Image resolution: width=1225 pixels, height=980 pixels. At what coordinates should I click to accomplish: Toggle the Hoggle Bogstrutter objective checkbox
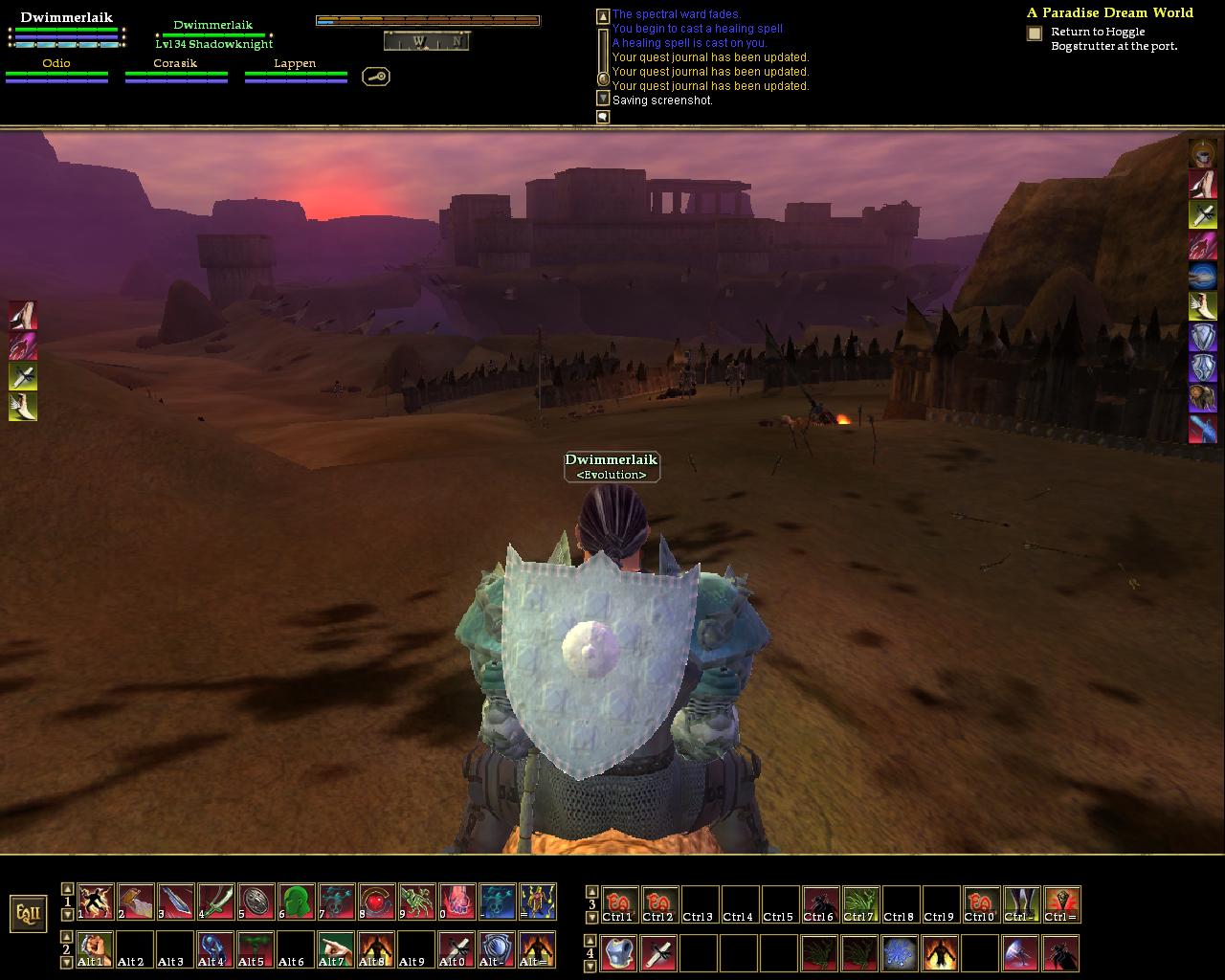click(1035, 33)
